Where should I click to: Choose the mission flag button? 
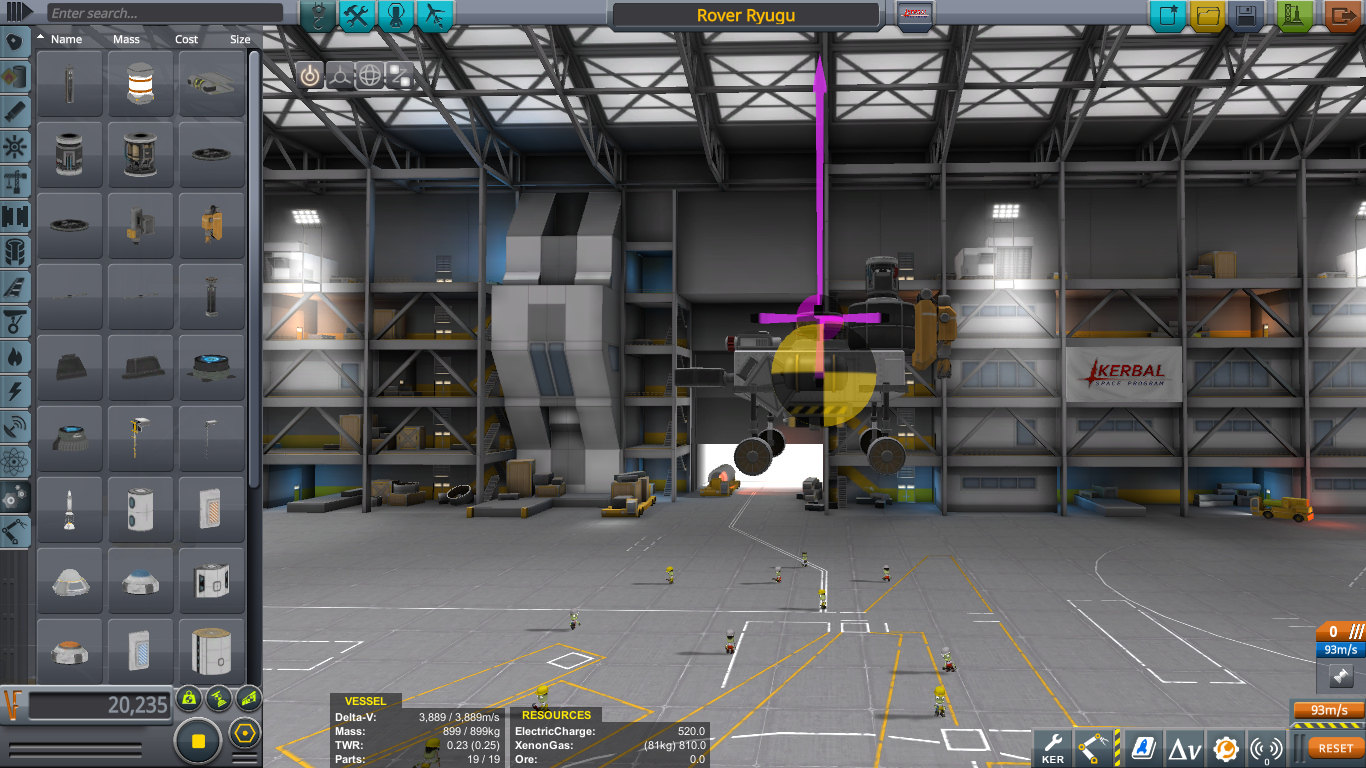point(914,16)
